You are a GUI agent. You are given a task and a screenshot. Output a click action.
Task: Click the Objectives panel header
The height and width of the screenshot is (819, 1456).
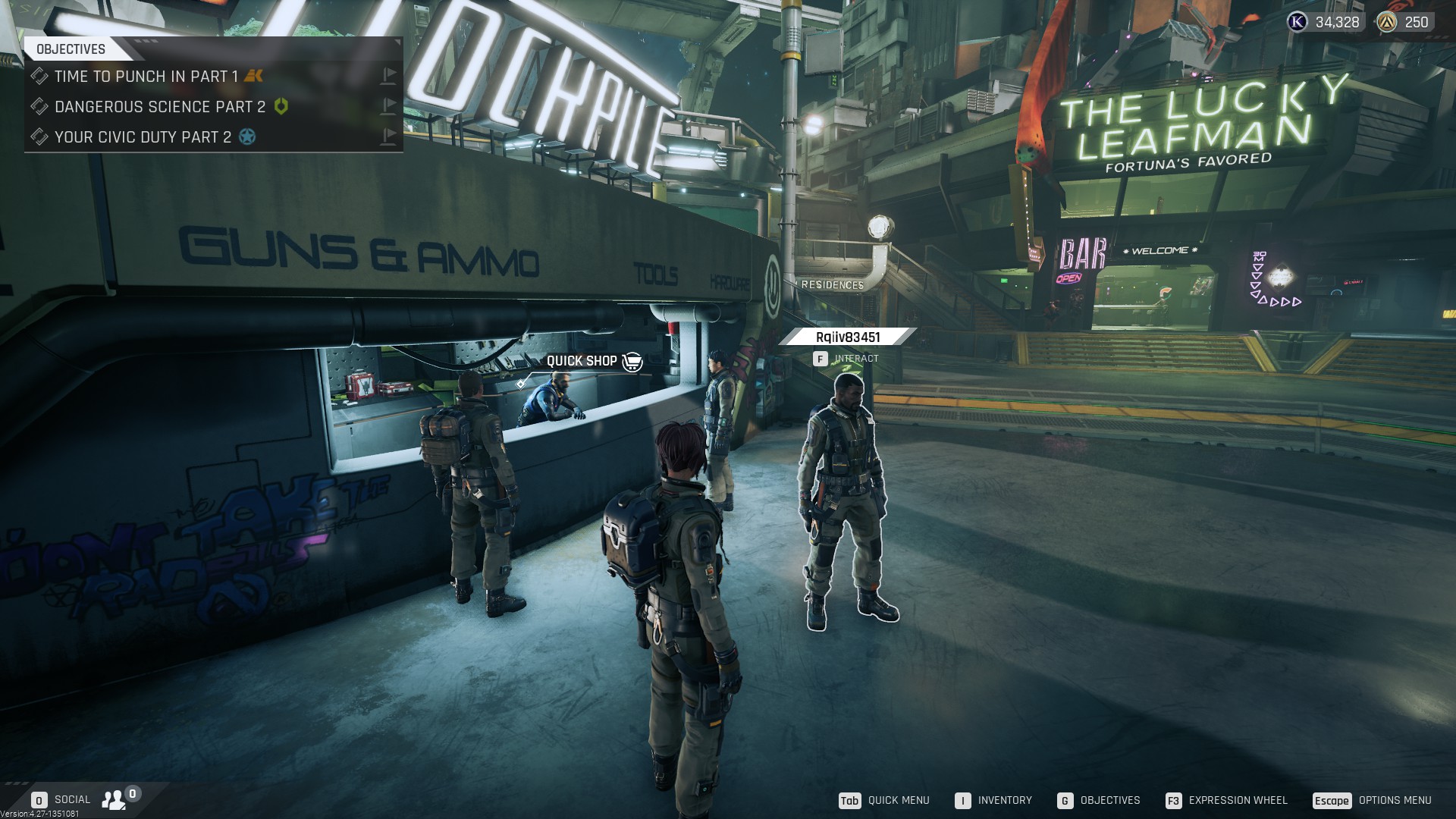coord(71,49)
